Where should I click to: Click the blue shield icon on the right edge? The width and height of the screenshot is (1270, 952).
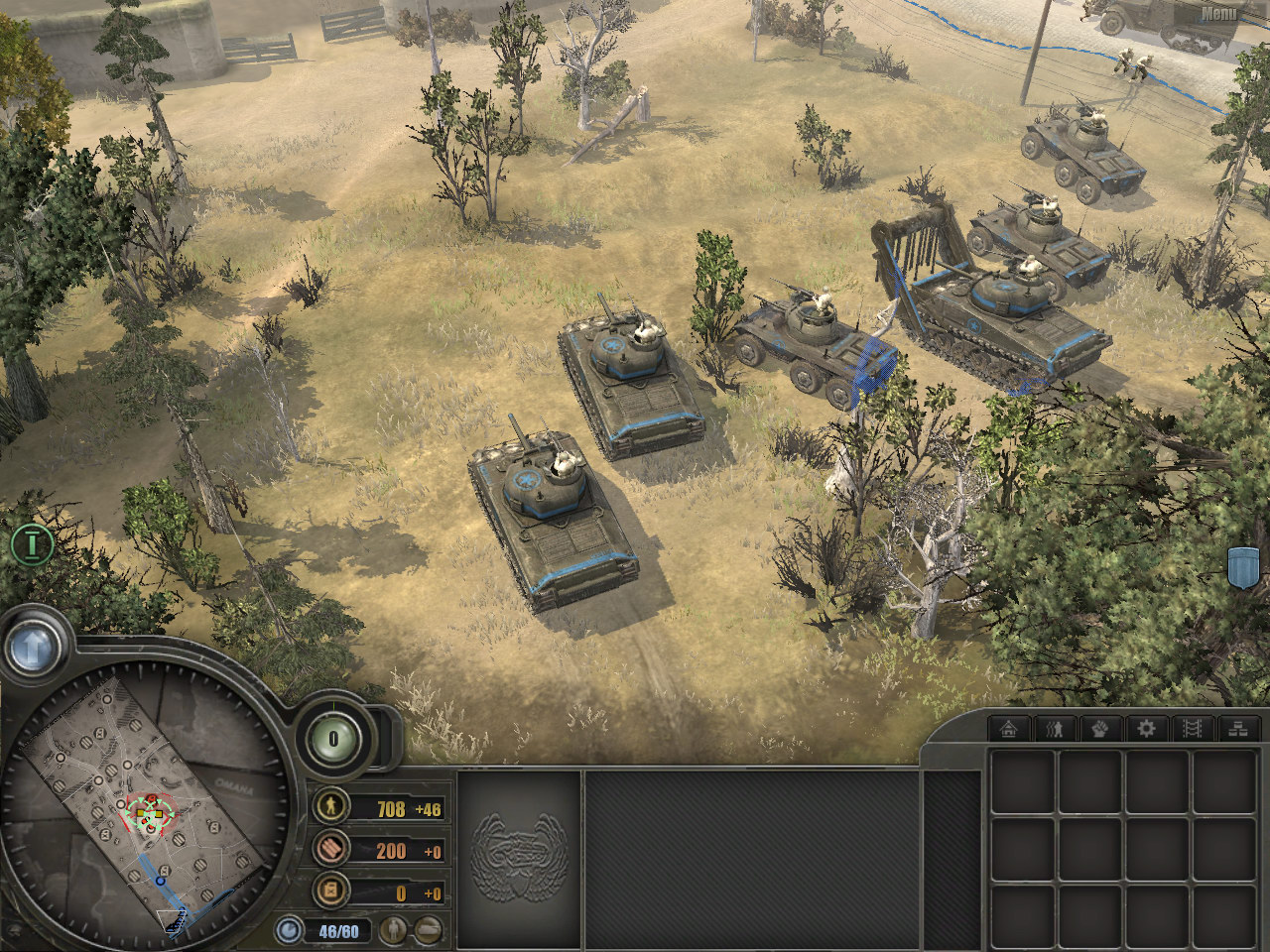coord(1243,566)
